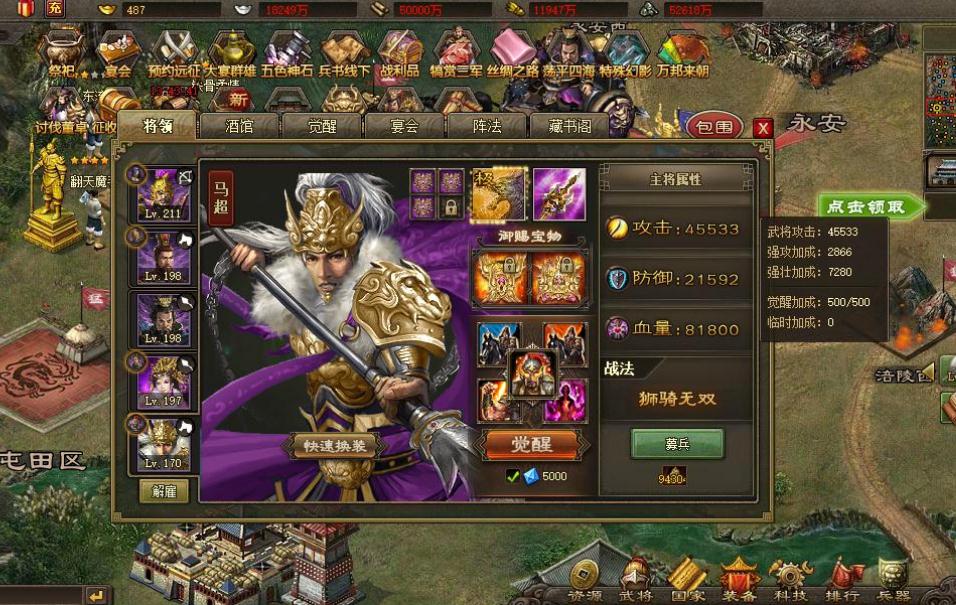Recruit troops with the green 募兵 button

[x=677, y=442]
